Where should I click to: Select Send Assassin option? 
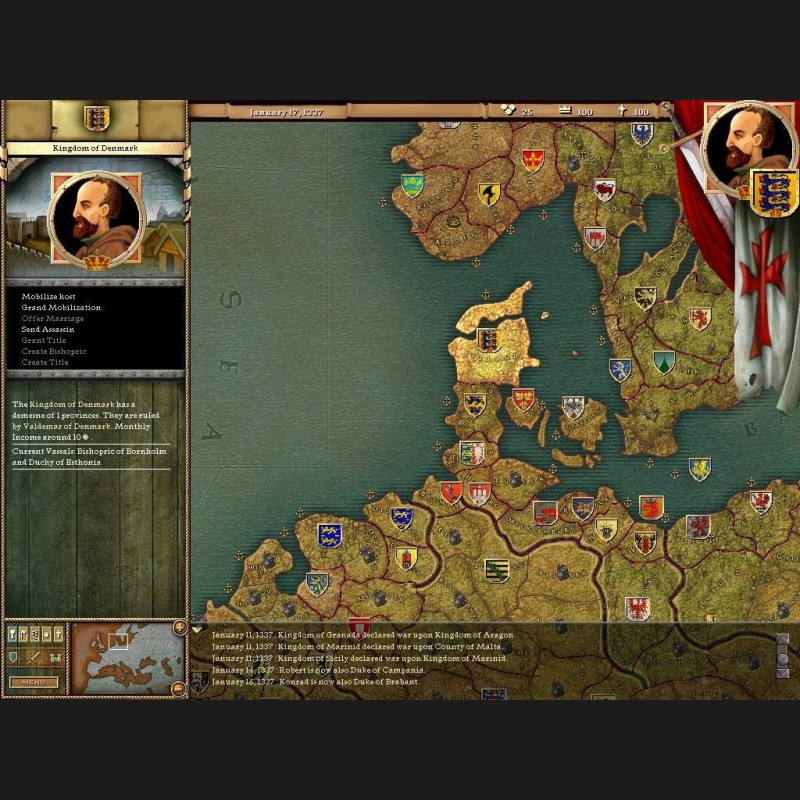pos(48,329)
